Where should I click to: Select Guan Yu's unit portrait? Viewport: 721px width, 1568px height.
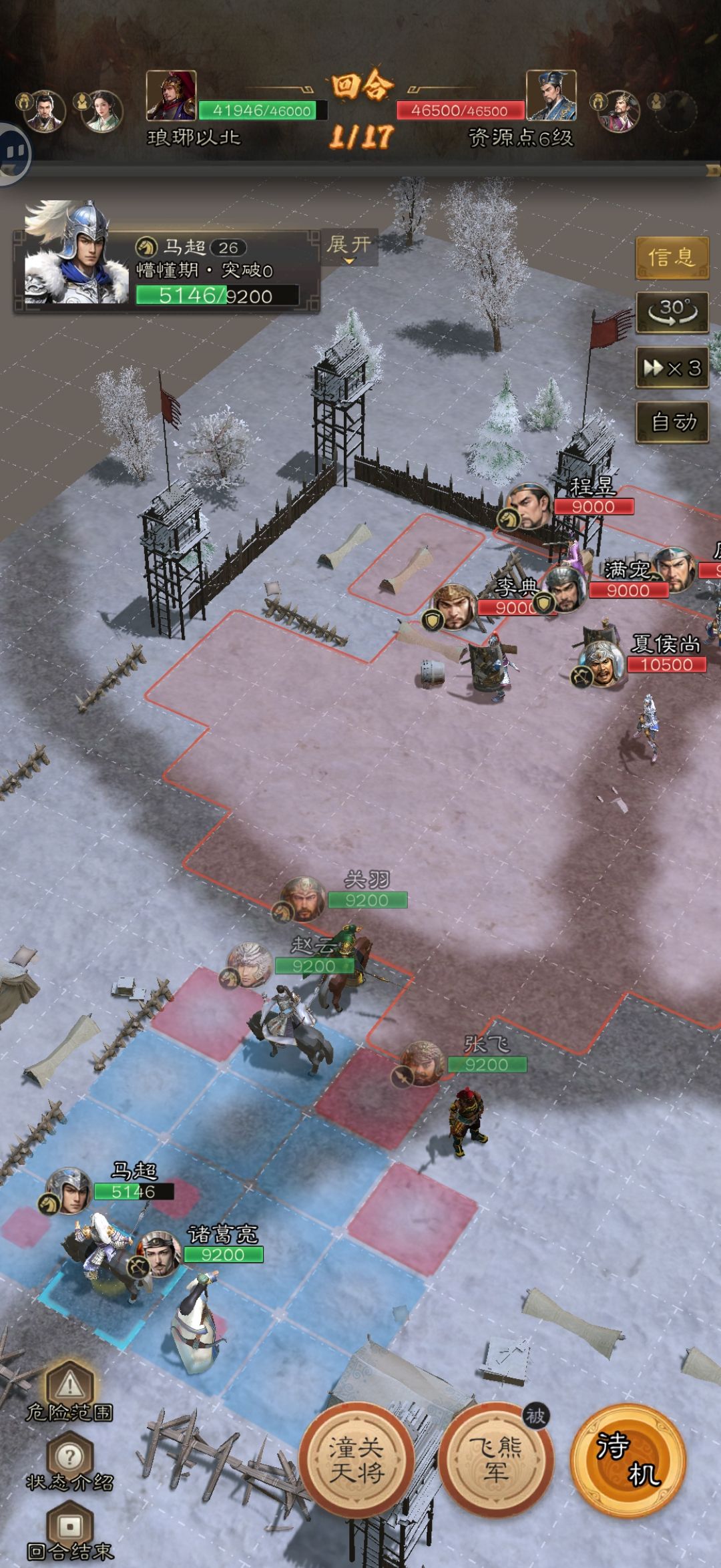coord(304,899)
